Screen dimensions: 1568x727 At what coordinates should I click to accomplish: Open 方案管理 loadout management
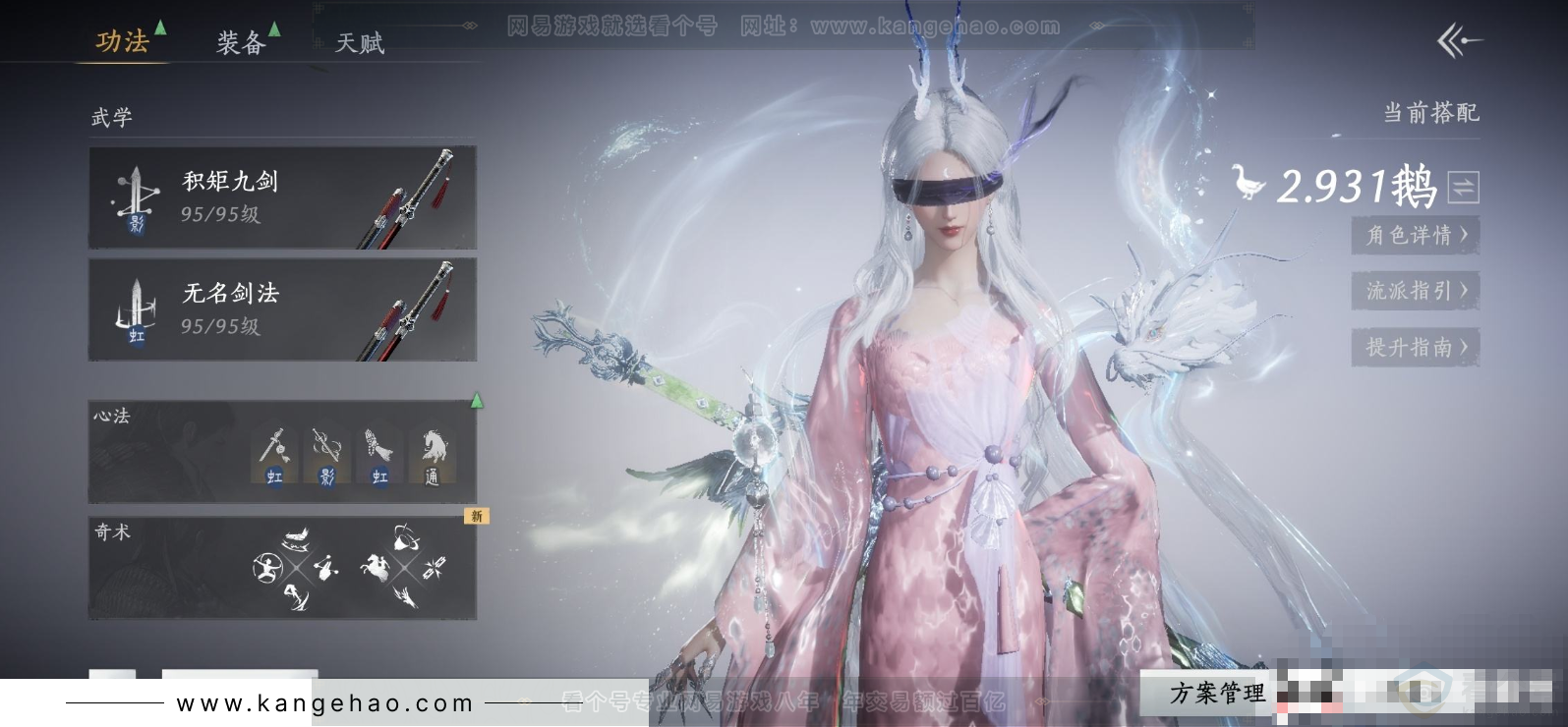pyautogui.click(x=1217, y=694)
